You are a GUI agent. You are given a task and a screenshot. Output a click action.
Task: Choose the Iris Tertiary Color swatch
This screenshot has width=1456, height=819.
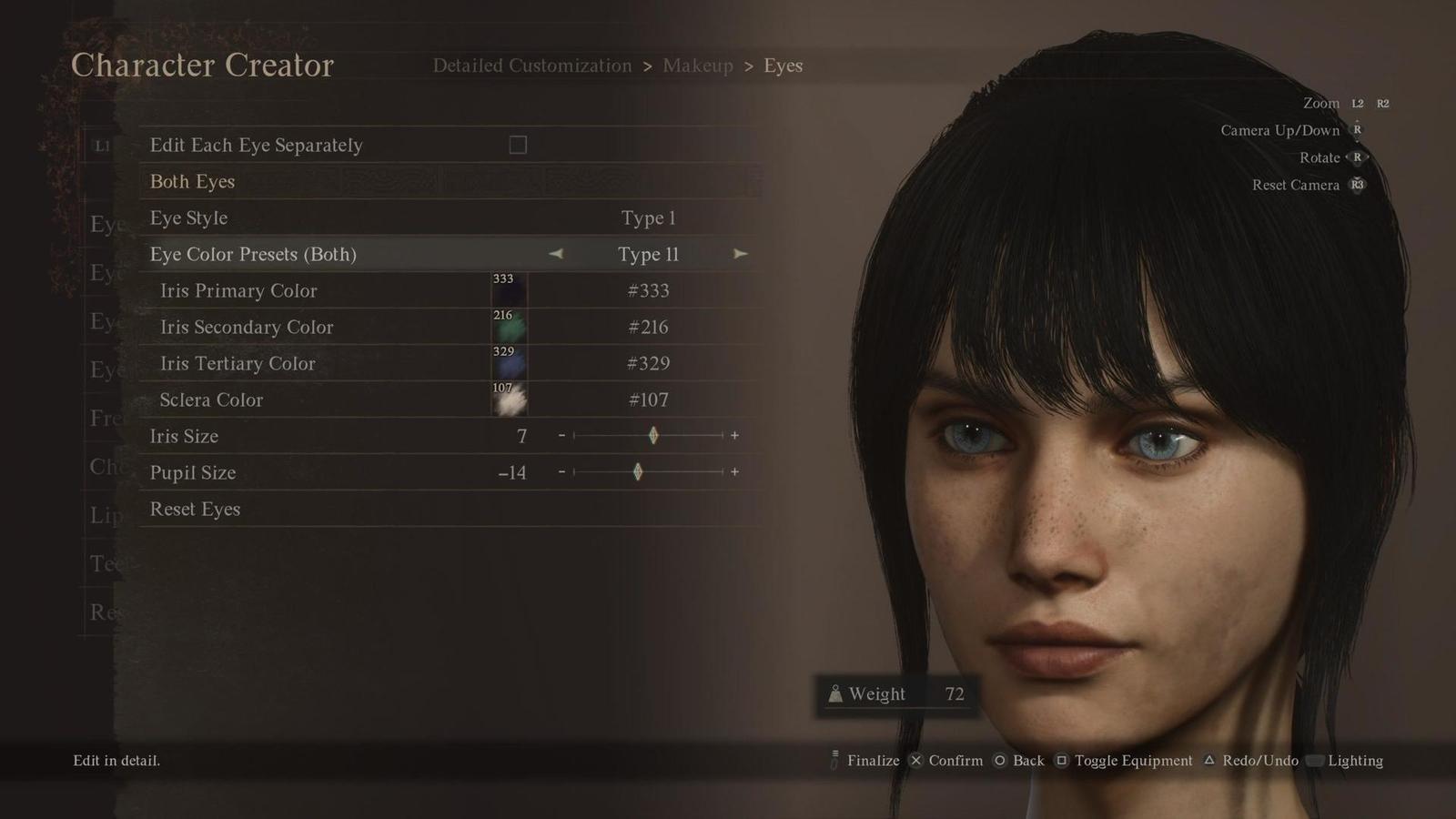509,363
